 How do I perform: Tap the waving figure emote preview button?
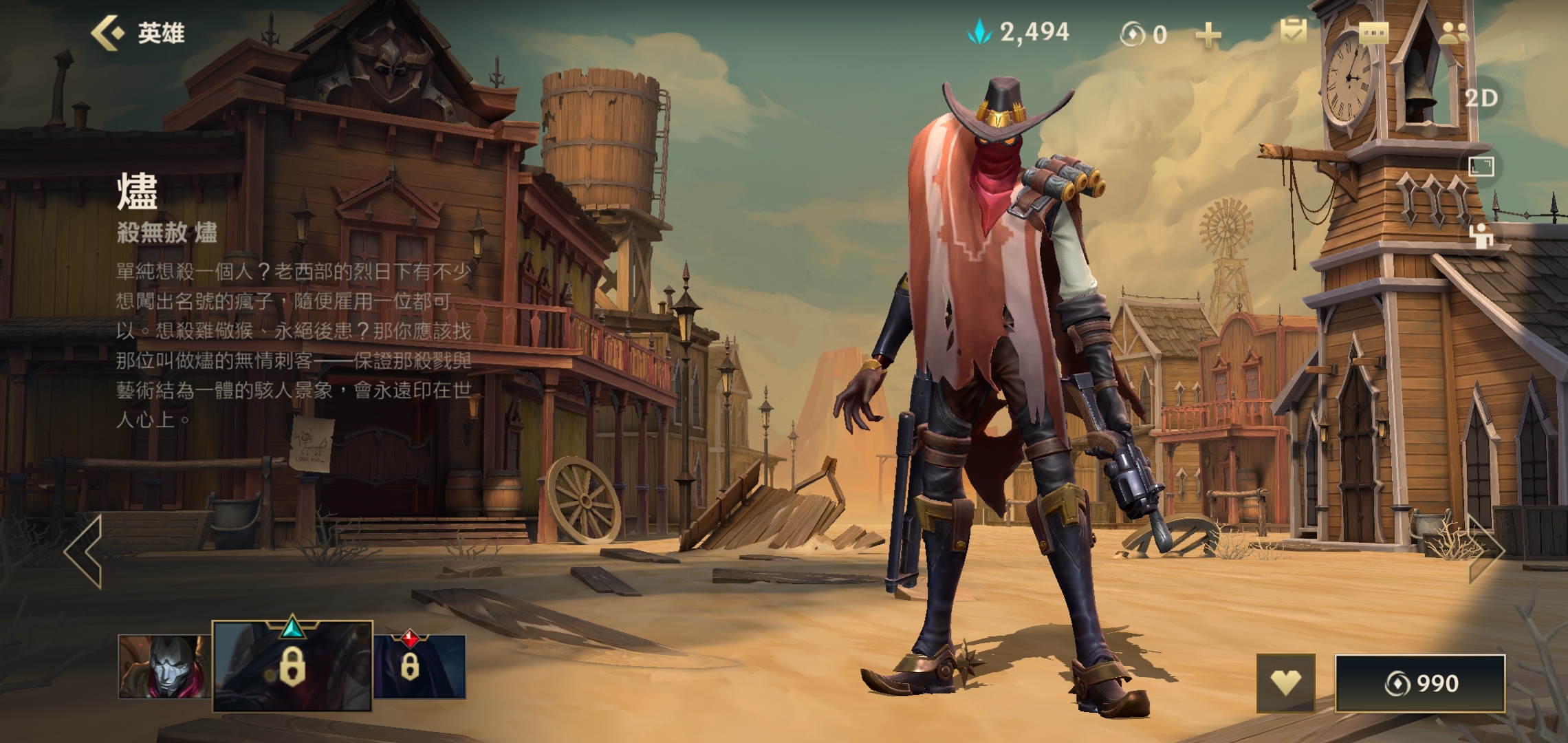[x=1481, y=236]
